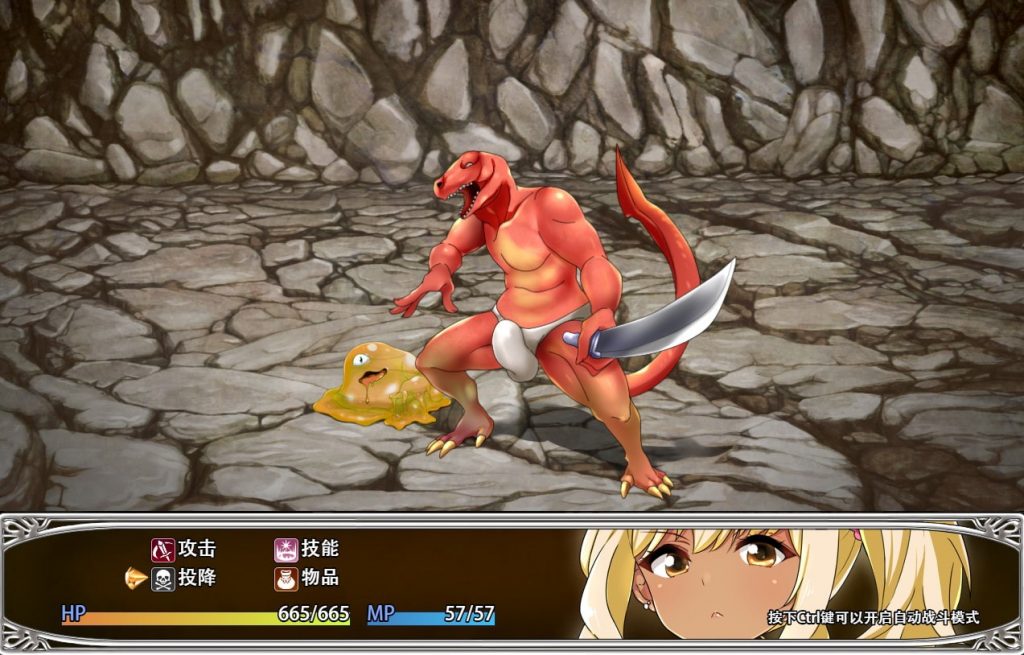Open the 物品 (Items) command

[x=308, y=578]
